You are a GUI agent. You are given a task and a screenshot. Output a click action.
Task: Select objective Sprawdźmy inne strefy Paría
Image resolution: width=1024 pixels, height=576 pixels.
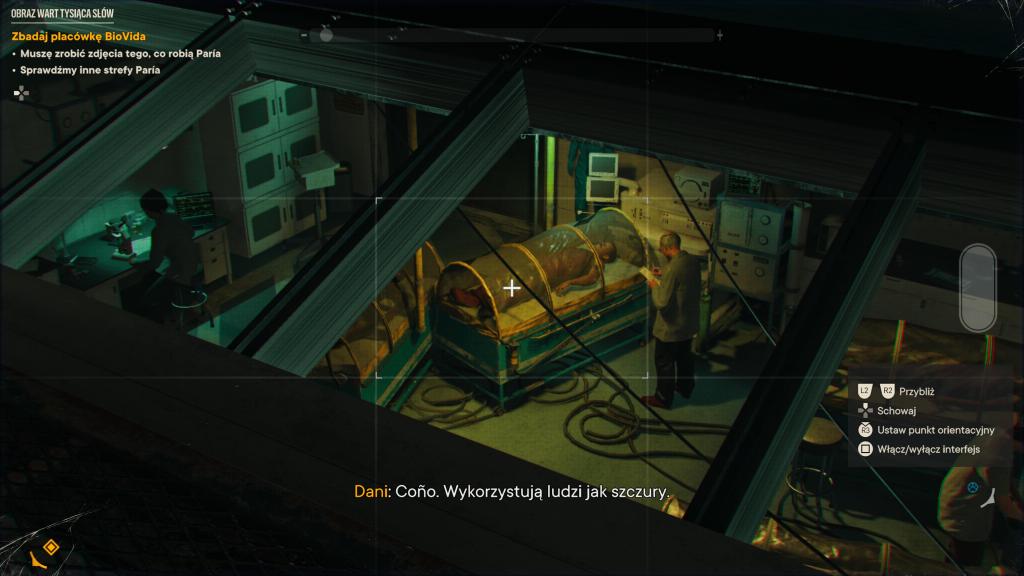click(x=90, y=70)
